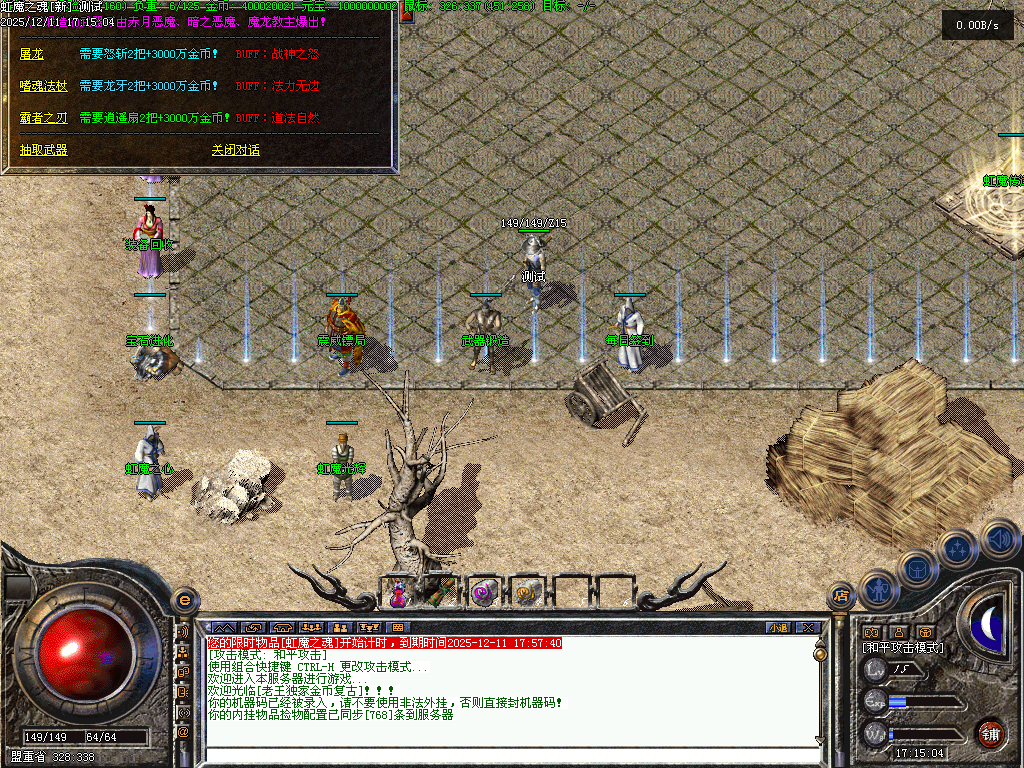Screen dimensions: 1024x768
Task: Close the dialogue via 关闭对话
Action: coord(235,150)
